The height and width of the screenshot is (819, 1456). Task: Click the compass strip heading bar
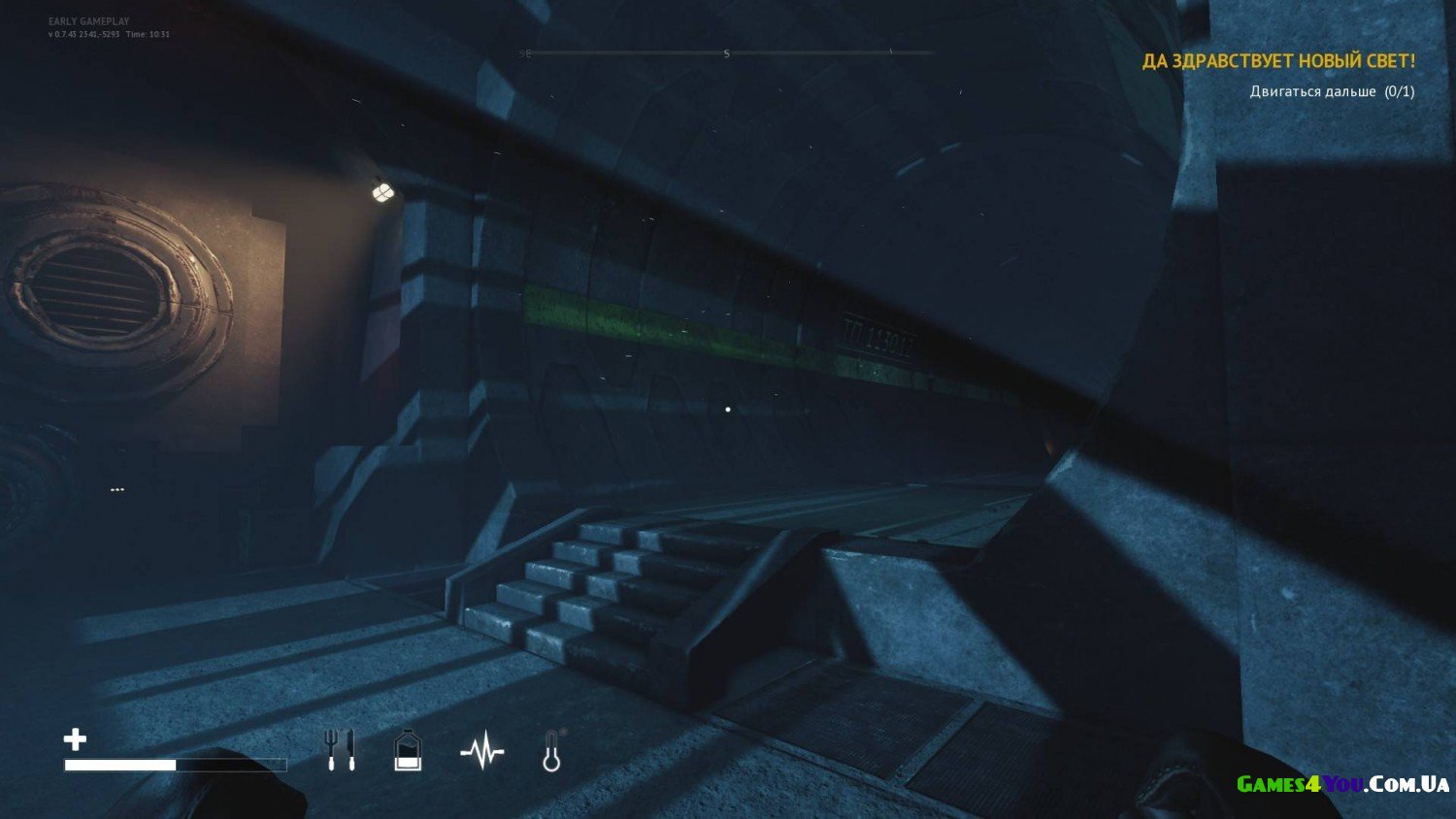(x=726, y=53)
